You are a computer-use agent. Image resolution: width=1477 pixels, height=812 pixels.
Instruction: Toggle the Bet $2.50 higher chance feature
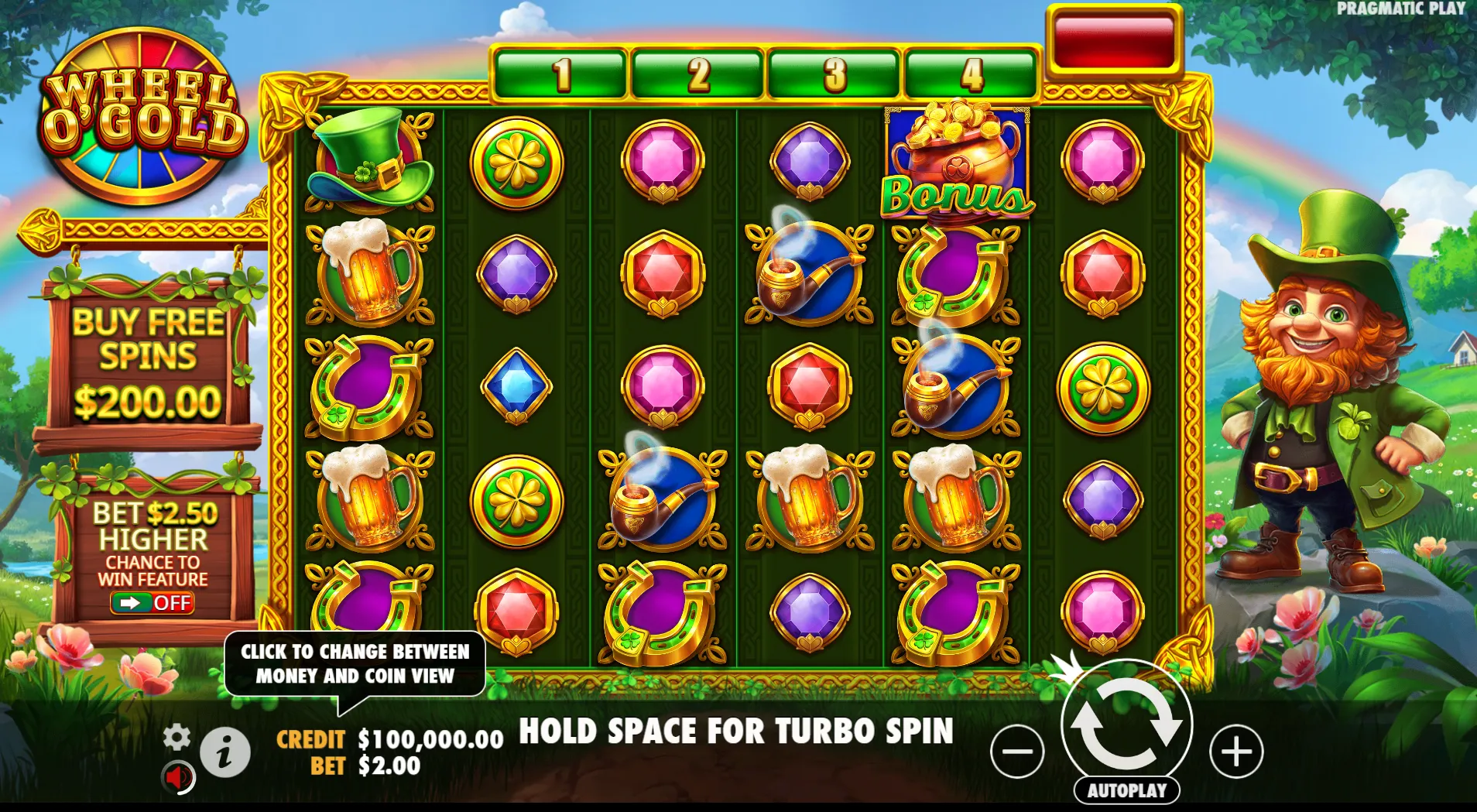[152, 602]
